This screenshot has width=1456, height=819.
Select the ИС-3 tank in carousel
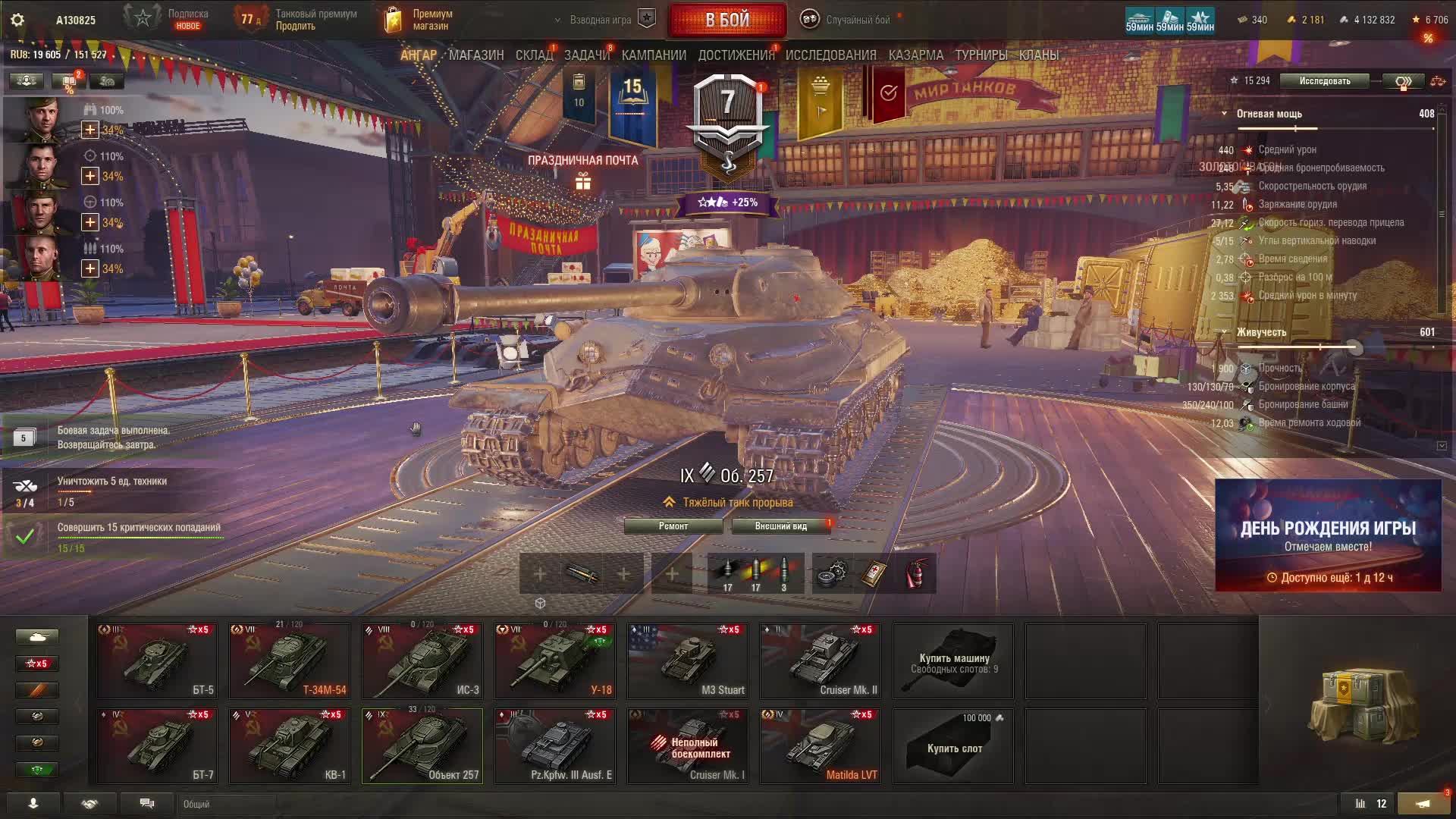coord(422,661)
